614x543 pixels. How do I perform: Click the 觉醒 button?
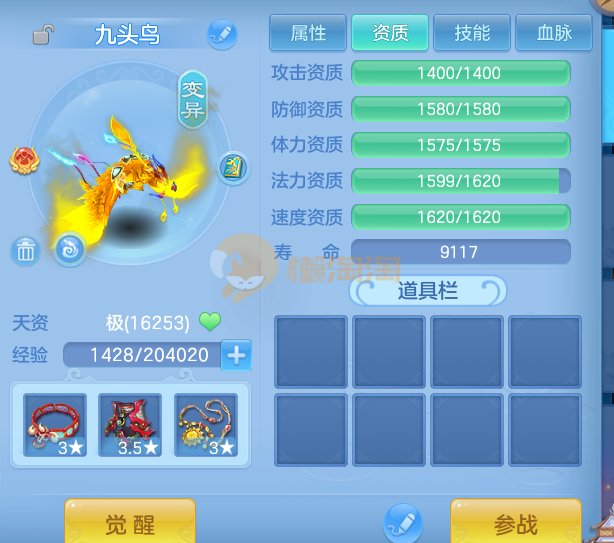pyautogui.click(x=130, y=523)
